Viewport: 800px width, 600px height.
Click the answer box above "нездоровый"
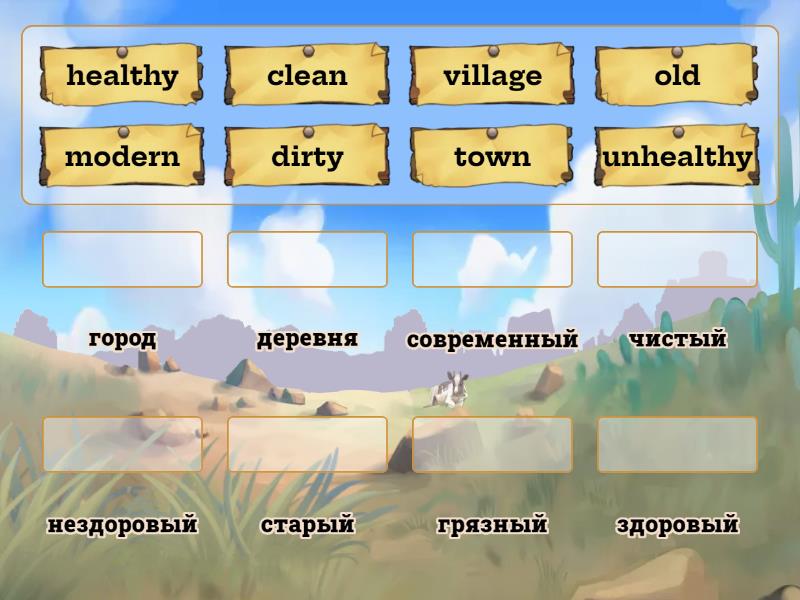[122, 444]
